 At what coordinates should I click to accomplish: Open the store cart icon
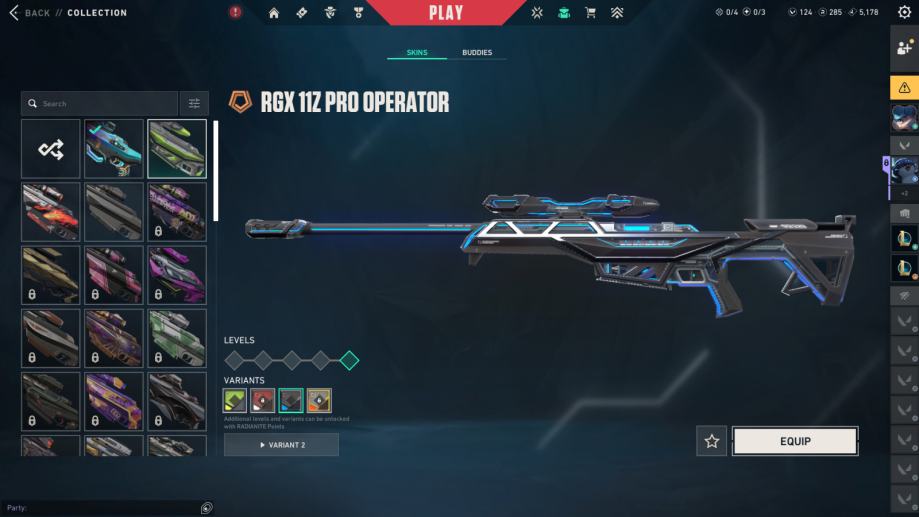(x=590, y=13)
